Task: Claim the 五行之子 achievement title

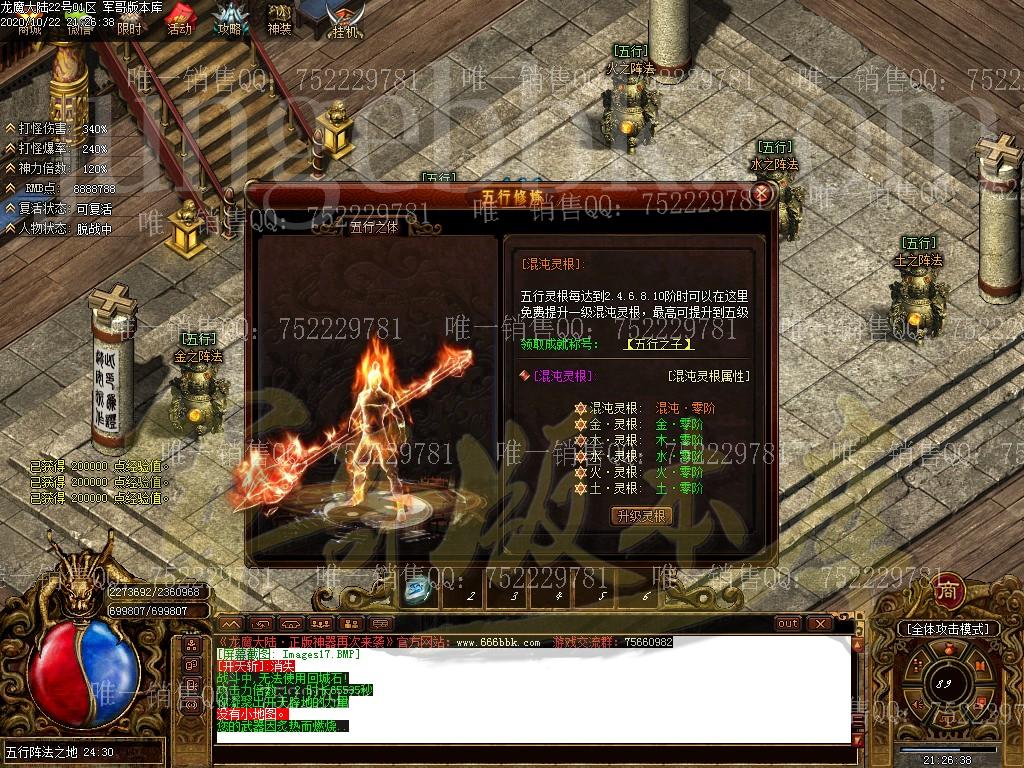Action: (659, 344)
